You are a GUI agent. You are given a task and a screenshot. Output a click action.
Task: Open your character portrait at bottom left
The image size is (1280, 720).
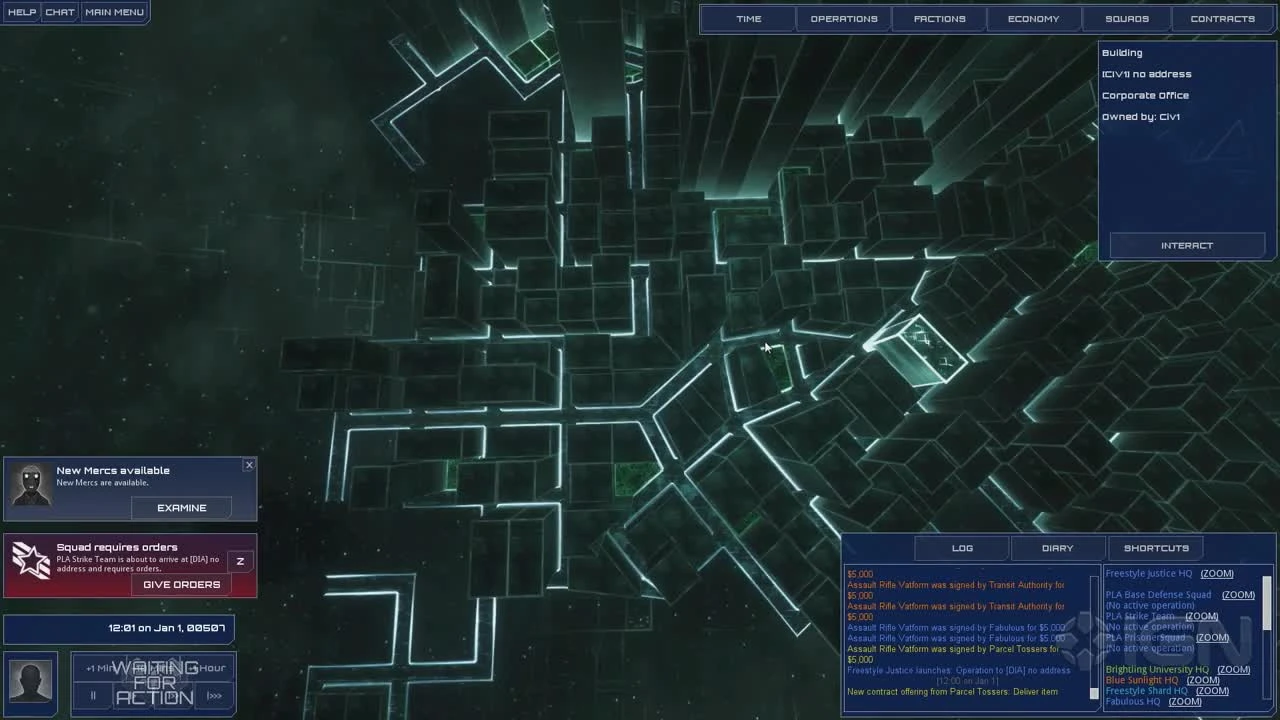pyautogui.click(x=30, y=683)
